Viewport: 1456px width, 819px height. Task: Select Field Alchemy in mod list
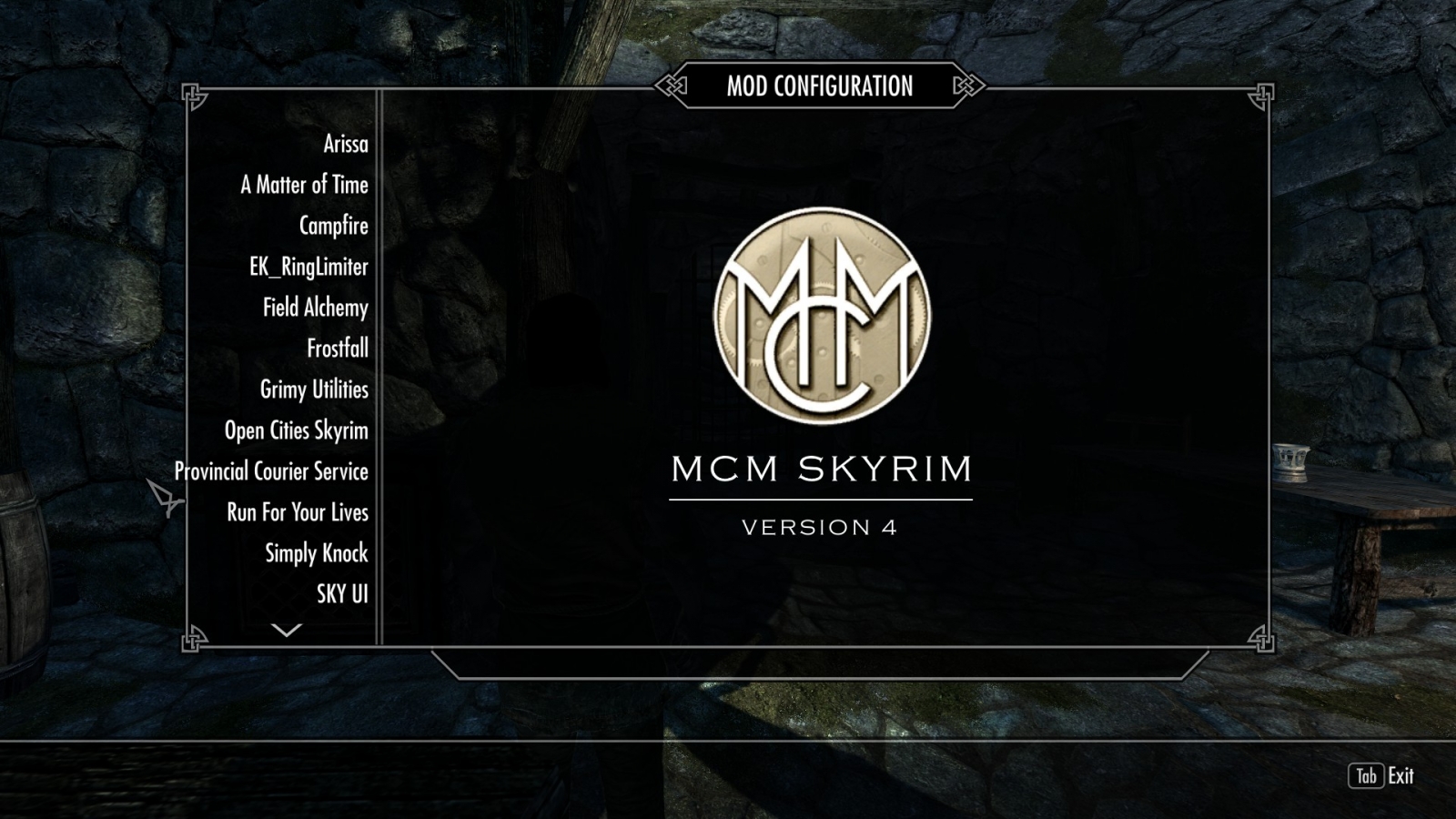[315, 308]
